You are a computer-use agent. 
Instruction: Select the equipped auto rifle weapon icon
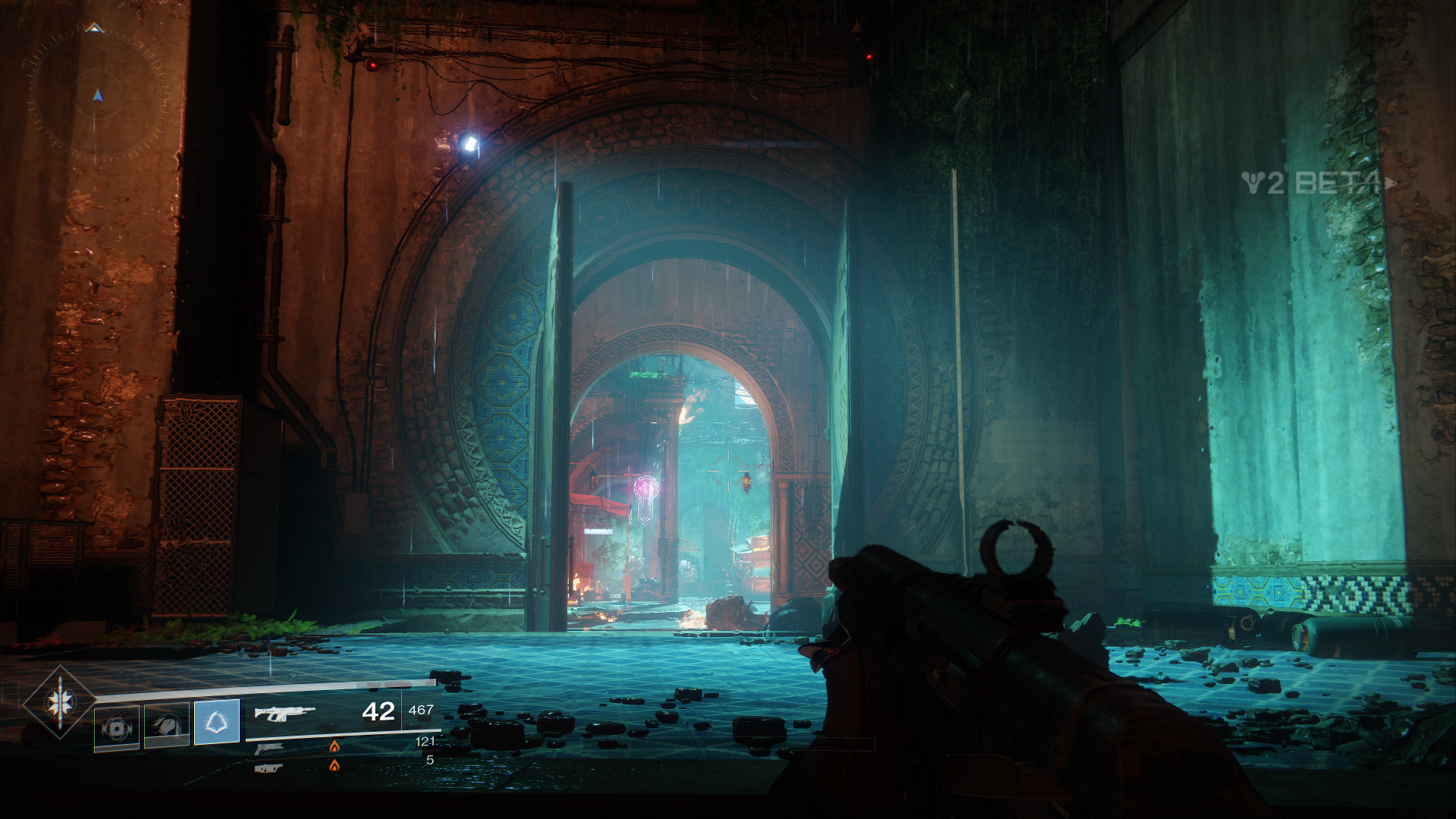tap(284, 713)
